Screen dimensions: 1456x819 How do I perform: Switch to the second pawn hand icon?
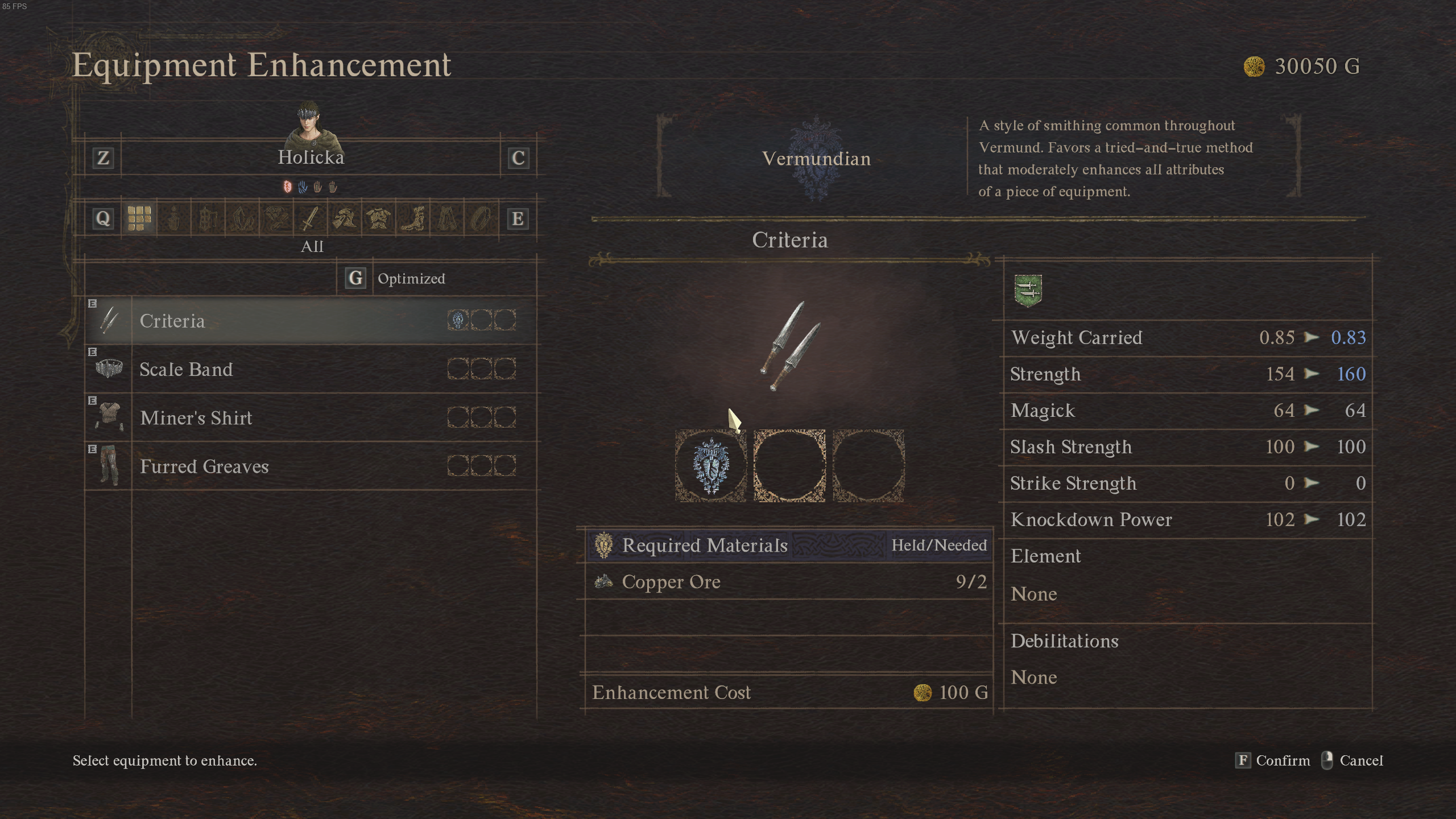(317, 188)
